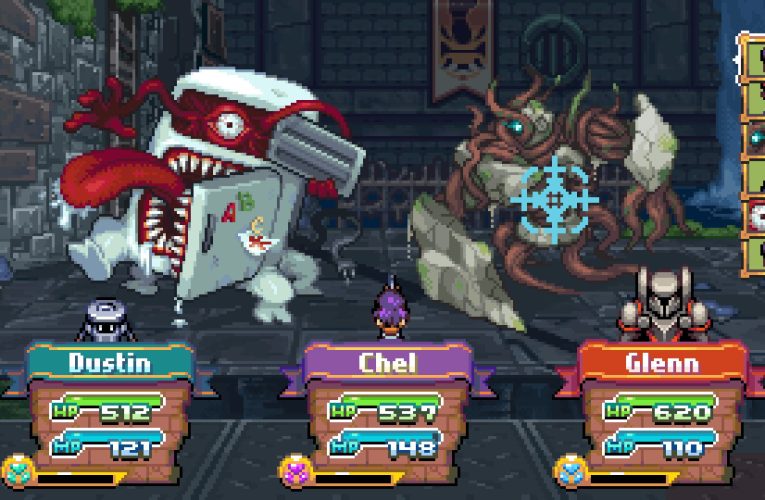765x500 pixels.
Task: Select Chel's purple name banner
Action: click(386, 362)
